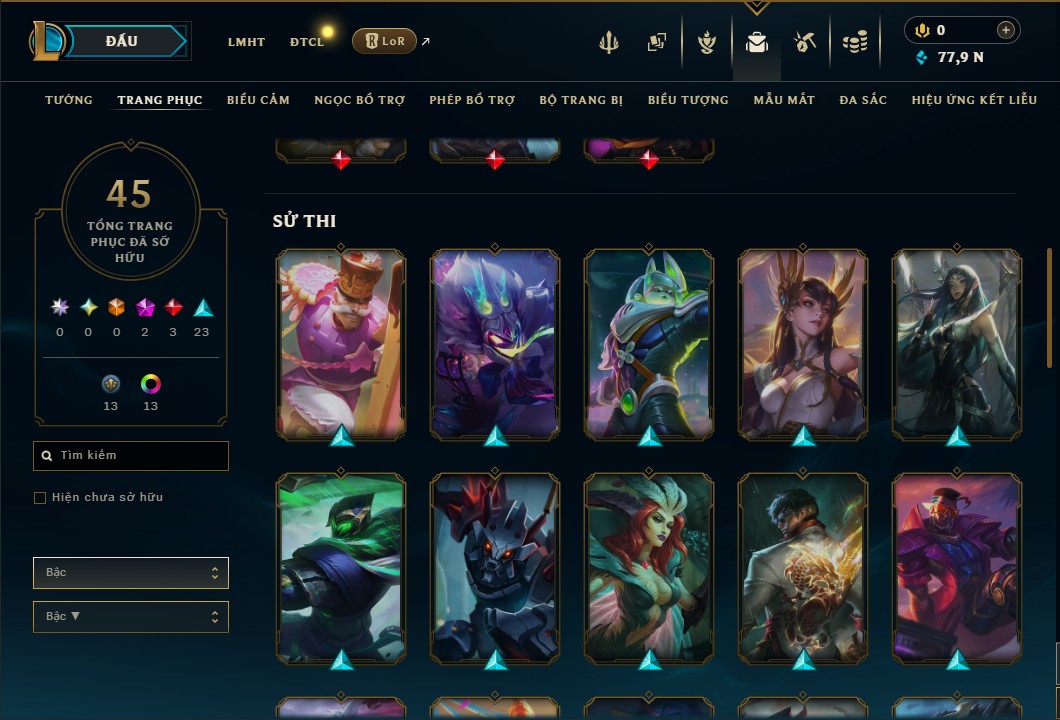Show the PHÉP BỔ TRỢ tab
Screen dimensions: 1060x720
point(472,100)
